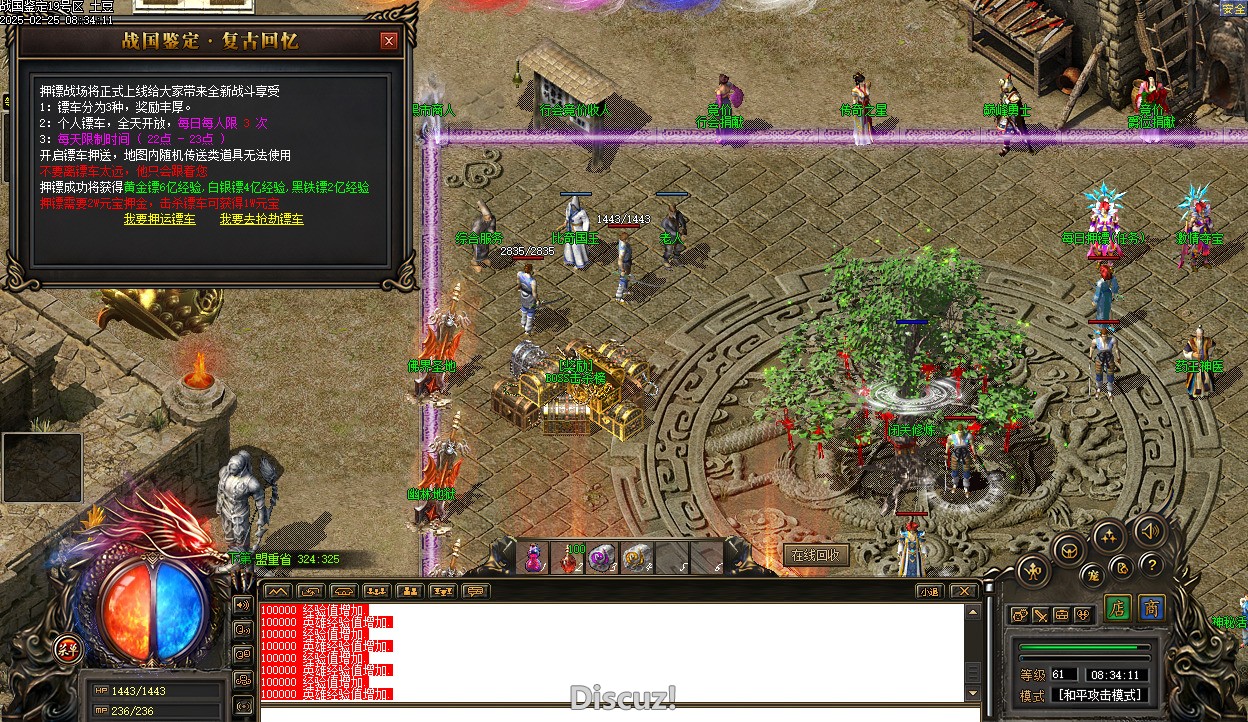Open the blue 商 mall button

tap(1151, 609)
